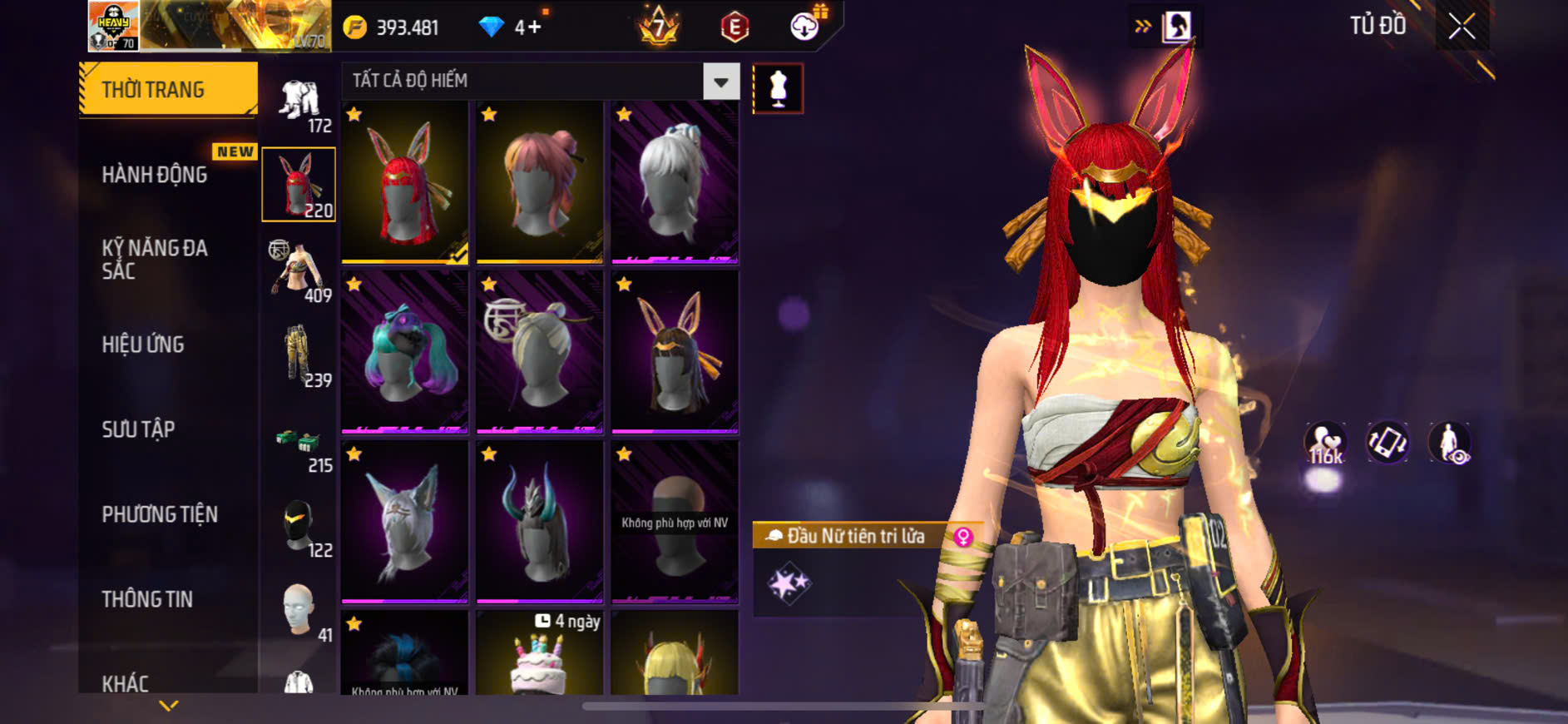This screenshot has height=724, width=1568.
Task: Open the HÀNH ĐỘNG menu
Action: [x=155, y=174]
